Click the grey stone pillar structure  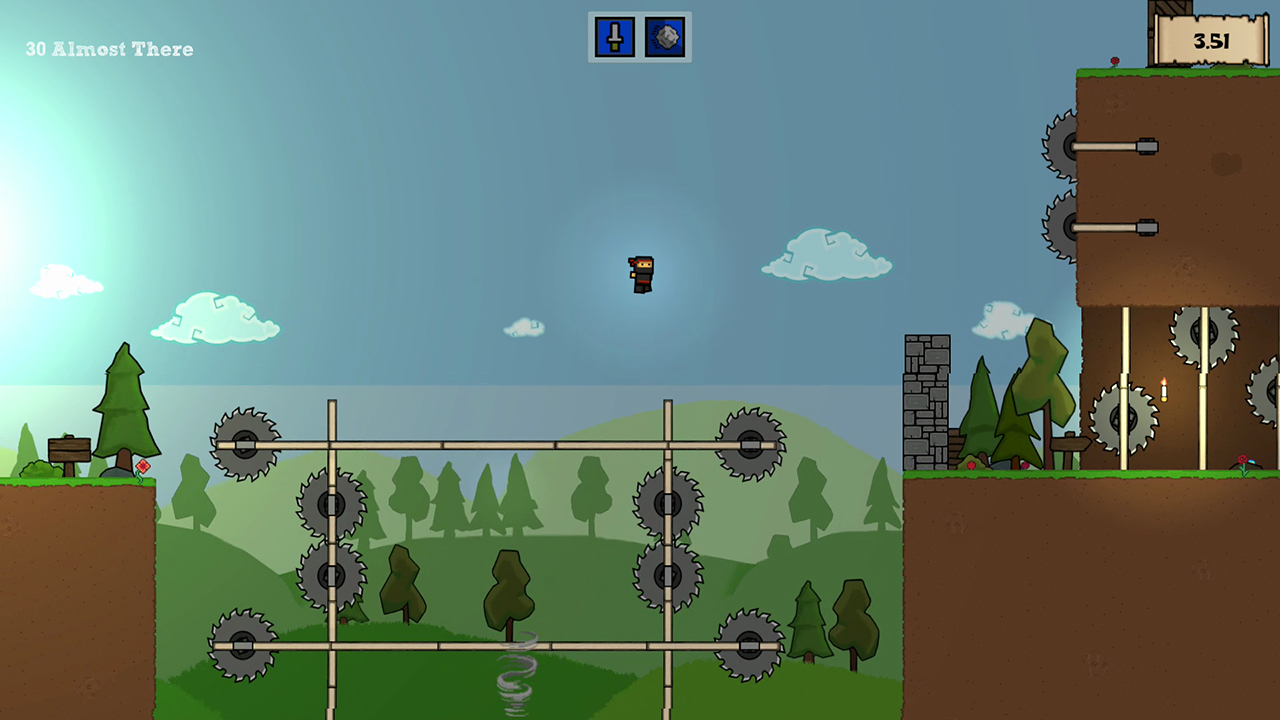tap(926, 400)
